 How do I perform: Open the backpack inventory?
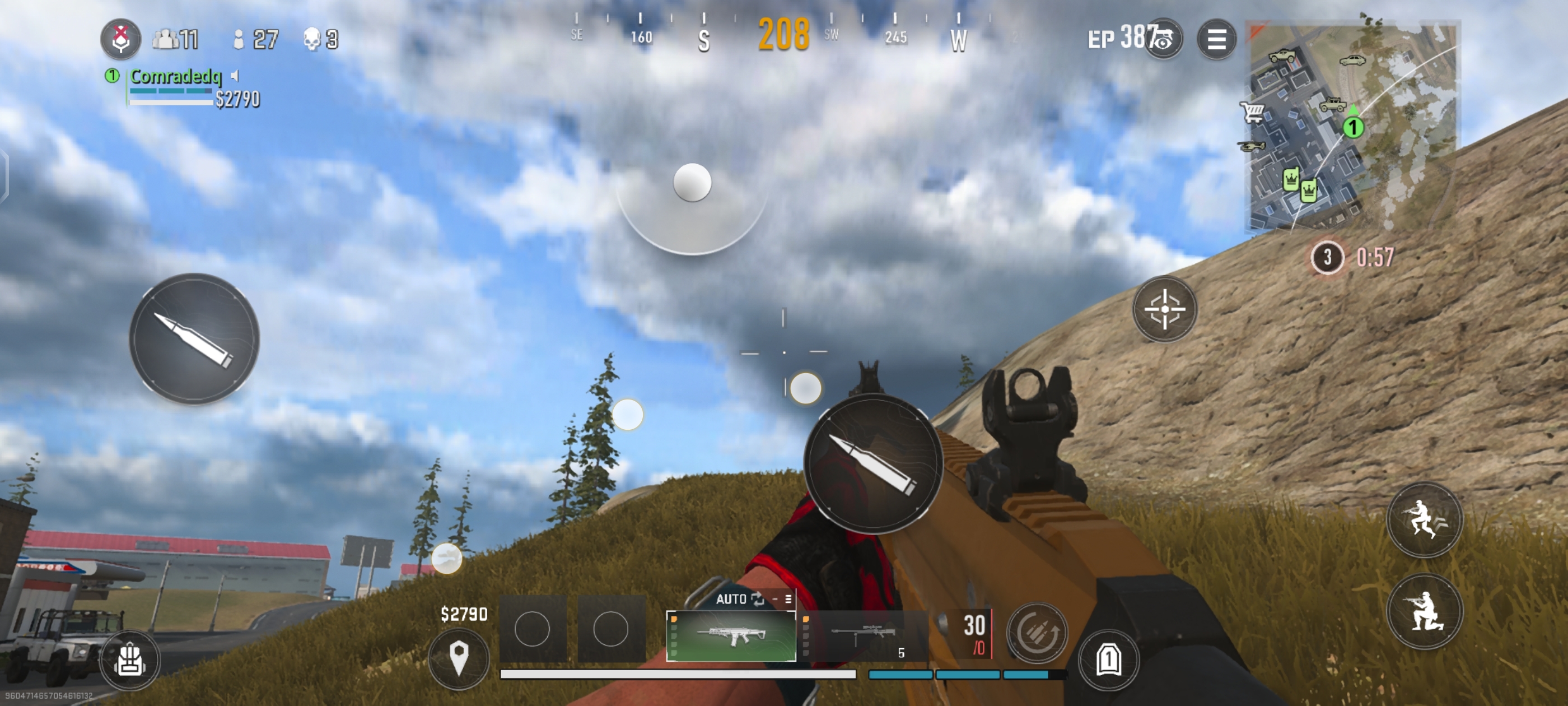coord(130,660)
